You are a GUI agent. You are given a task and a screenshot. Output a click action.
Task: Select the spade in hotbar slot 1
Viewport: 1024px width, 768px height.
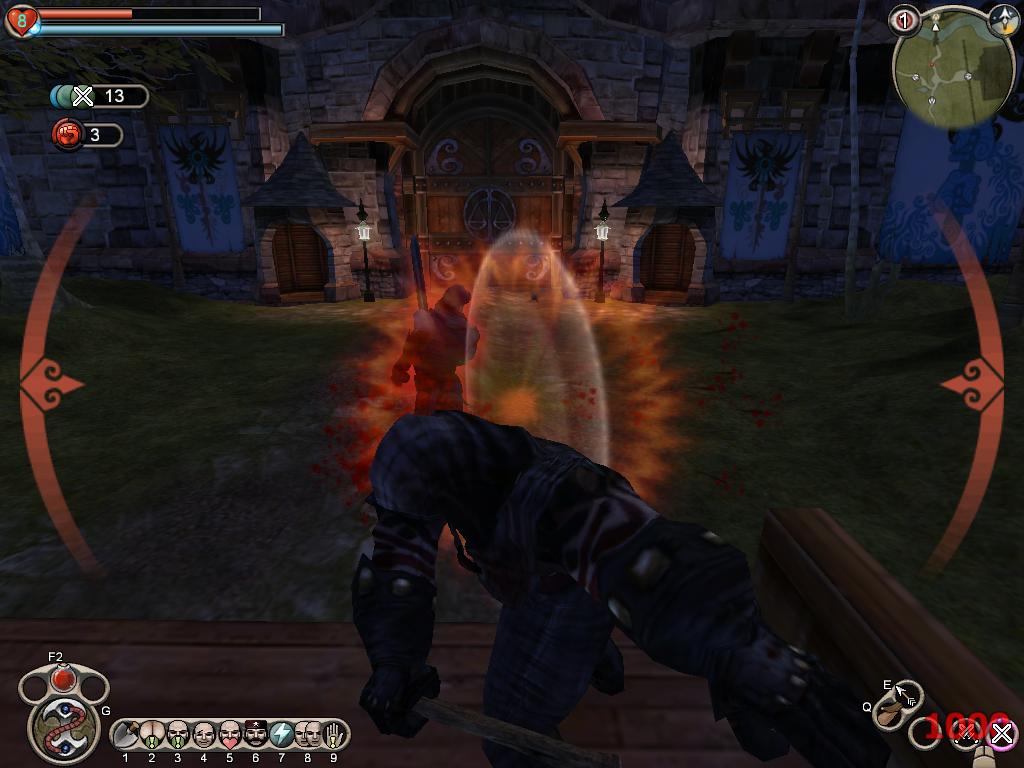click(x=126, y=735)
